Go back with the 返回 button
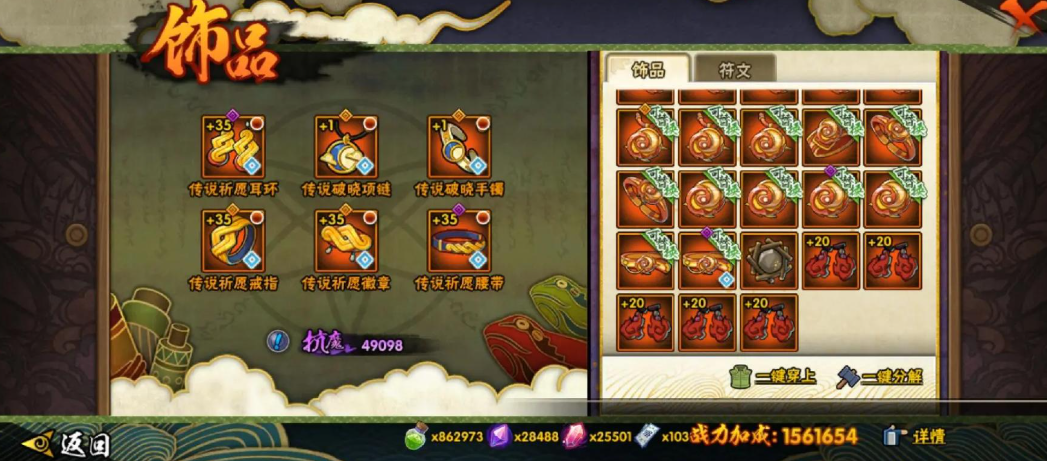 (70, 440)
